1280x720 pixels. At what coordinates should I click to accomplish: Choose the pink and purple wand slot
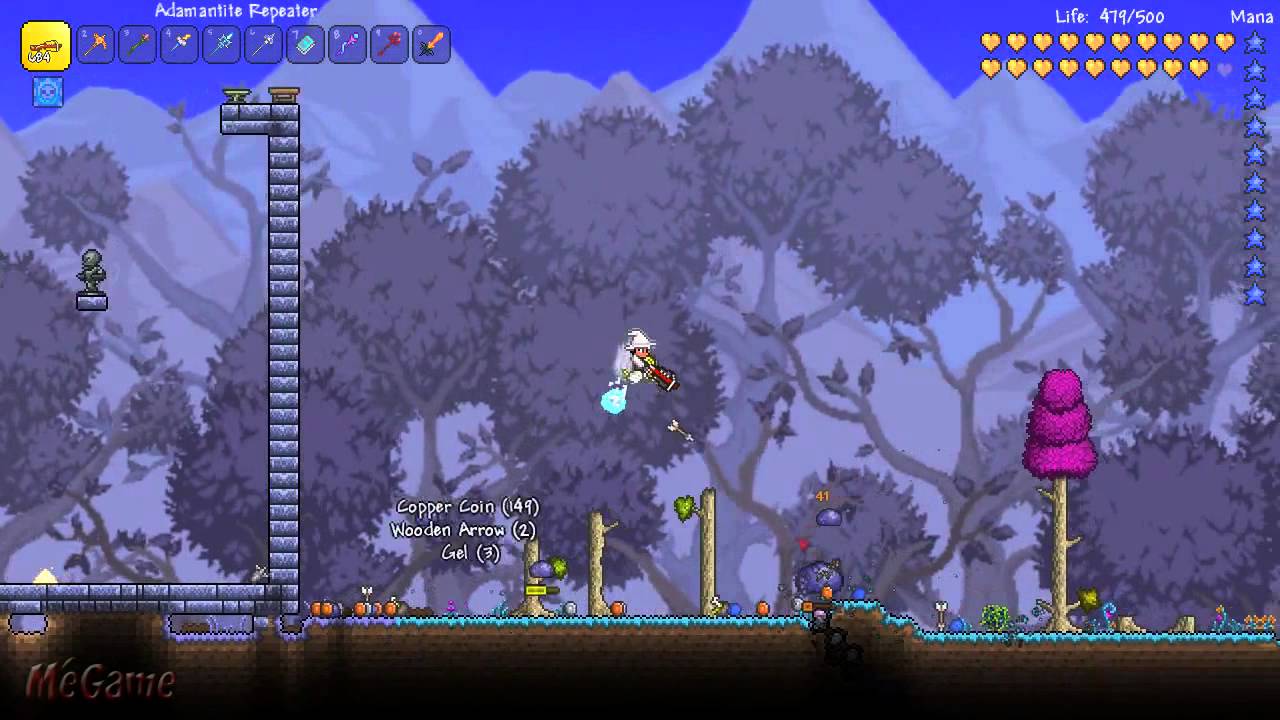(348, 45)
